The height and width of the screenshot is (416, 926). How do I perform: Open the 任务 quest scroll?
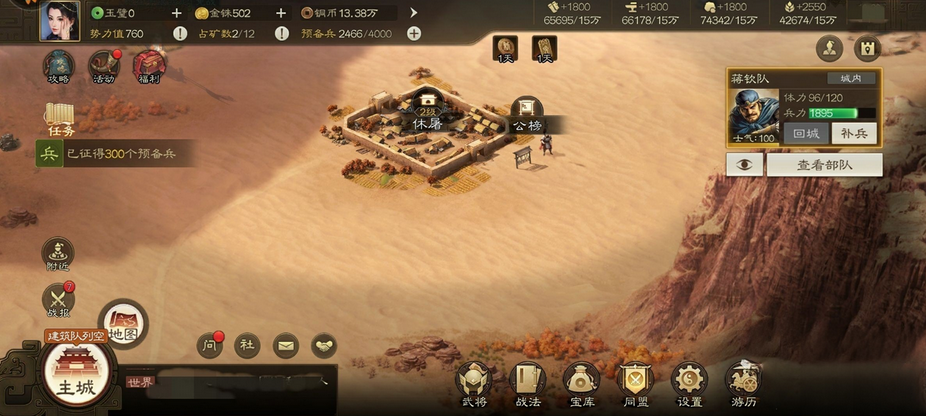point(60,119)
